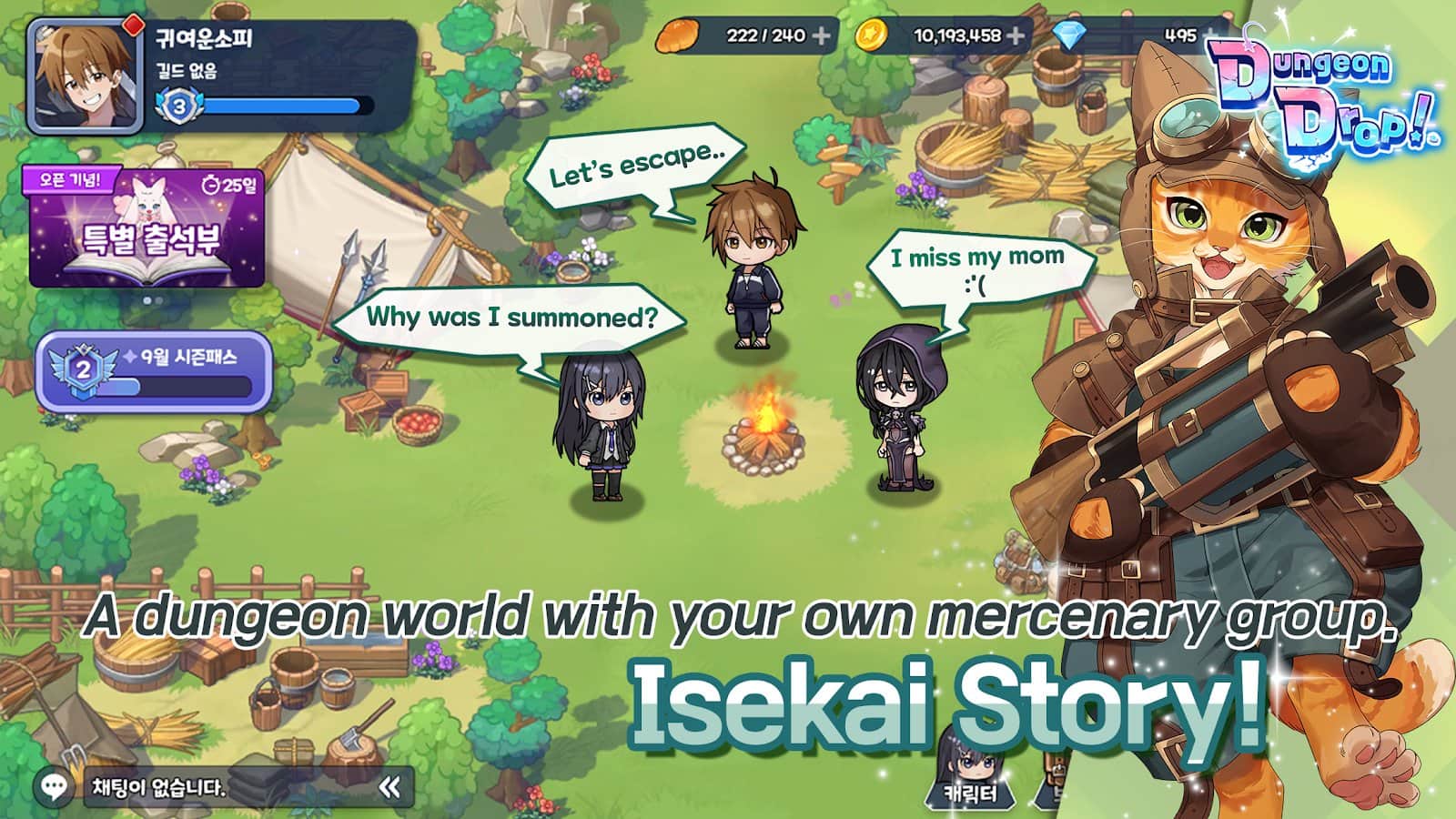Add more bread stamina with plus
Viewport: 1456px width, 819px height.
tap(821, 35)
